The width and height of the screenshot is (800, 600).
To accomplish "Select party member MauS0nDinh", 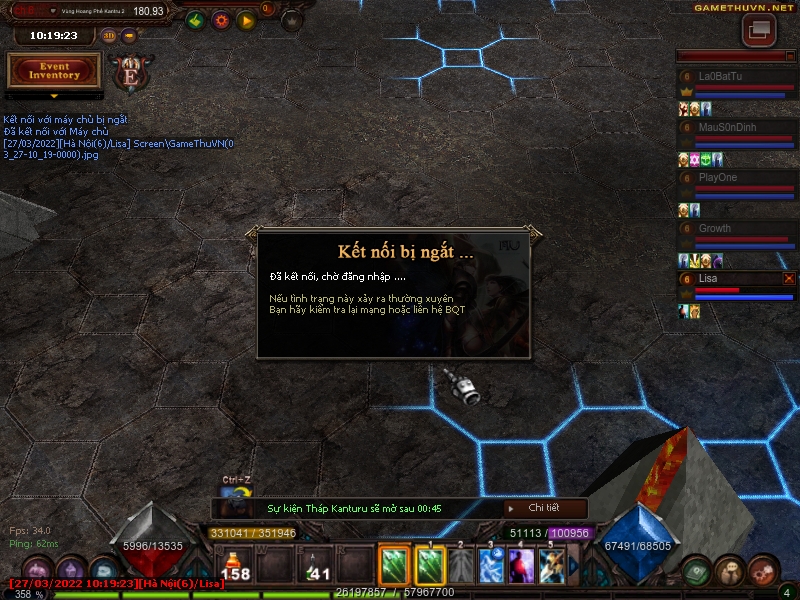I will click(x=734, y=127).
